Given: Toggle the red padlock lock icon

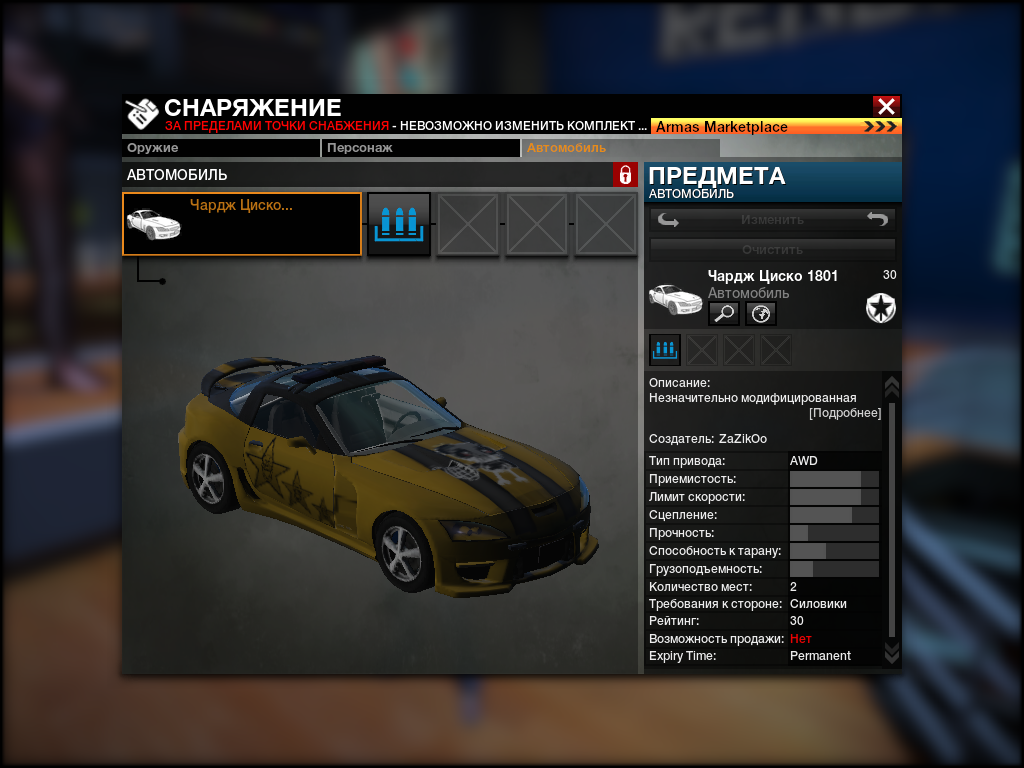Looking at the screenshot, I should click(625, 175).
